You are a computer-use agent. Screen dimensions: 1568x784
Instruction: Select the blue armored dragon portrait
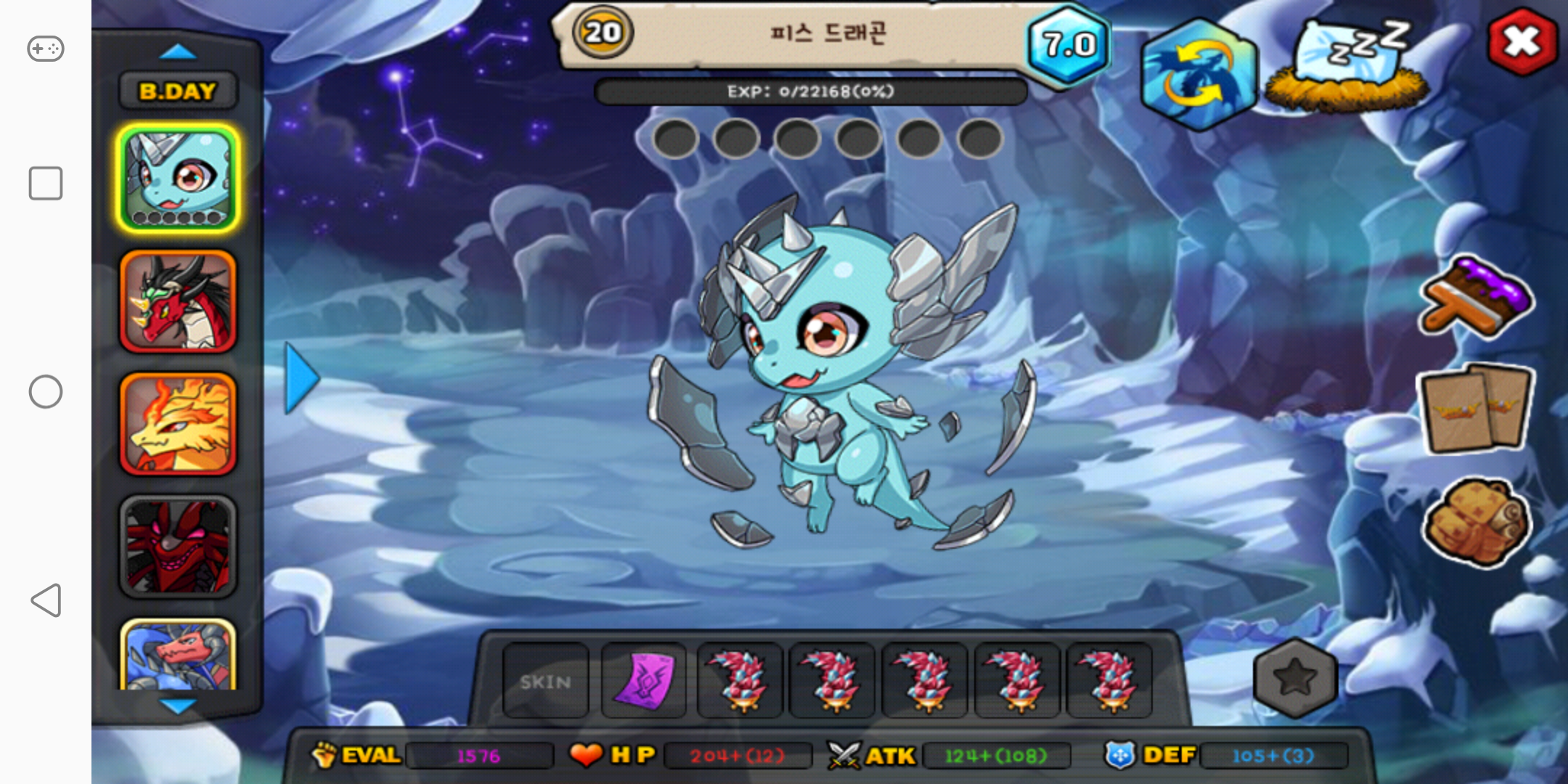(x=178, y=656)
